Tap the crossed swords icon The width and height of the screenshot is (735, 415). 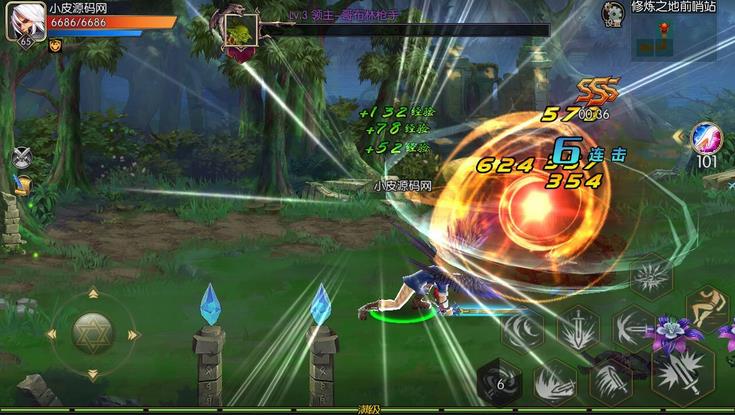22,156
